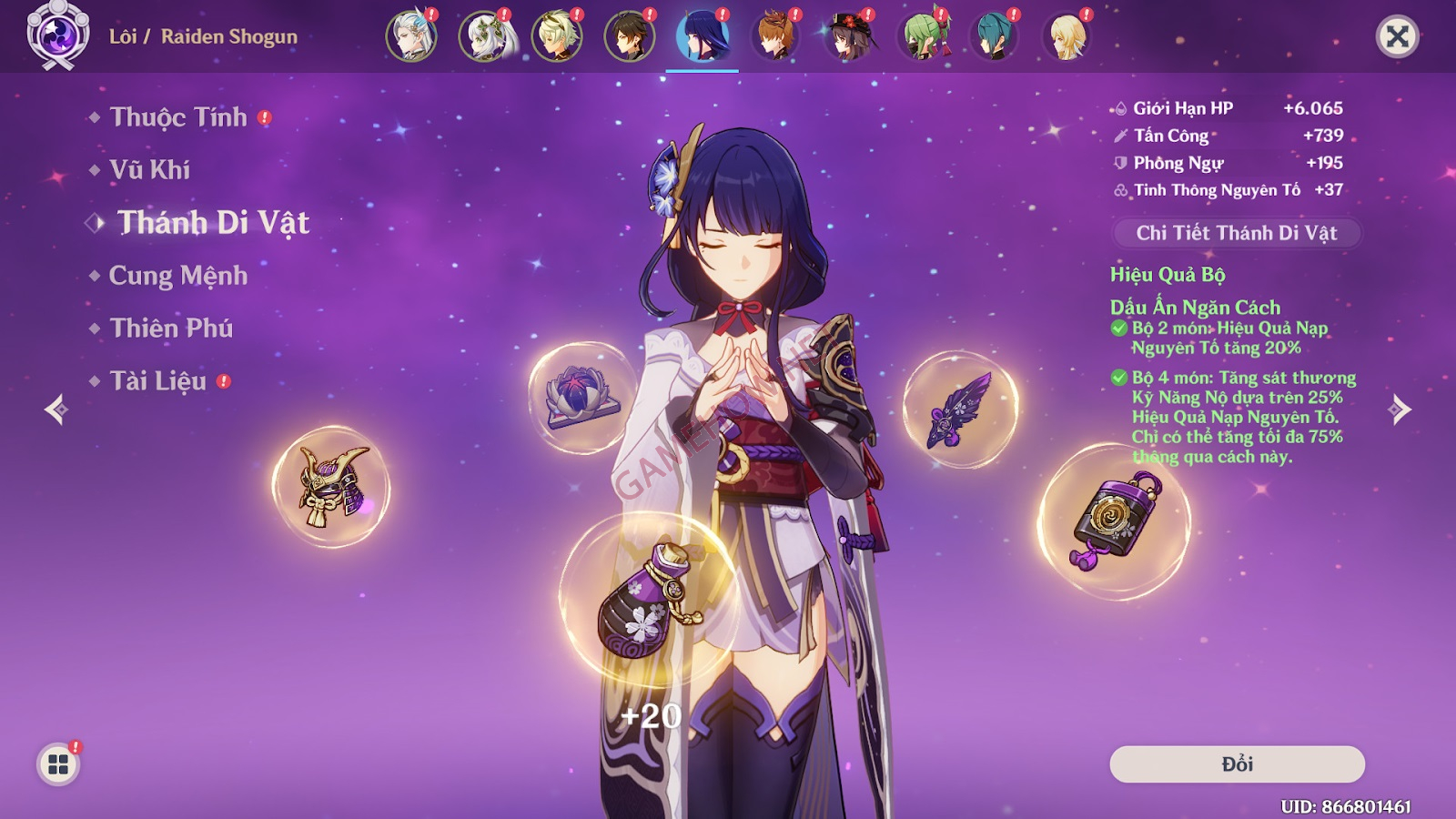Open the Tài Liệu profile menu

pos(158,381)
